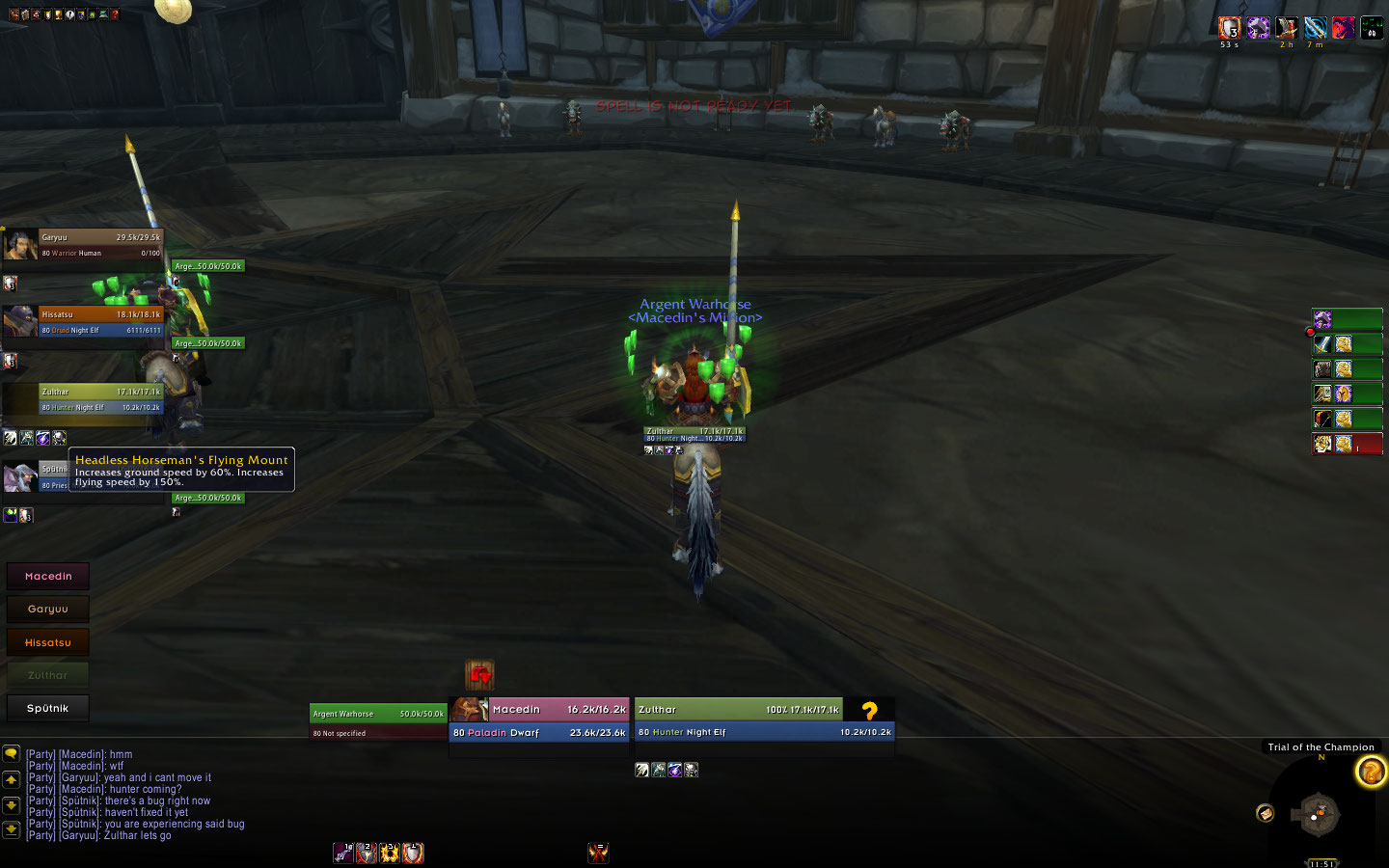Activate the golden Charge vehicle ability
The width and height of the screenshot is (1389, 868).
pos(390,853)
